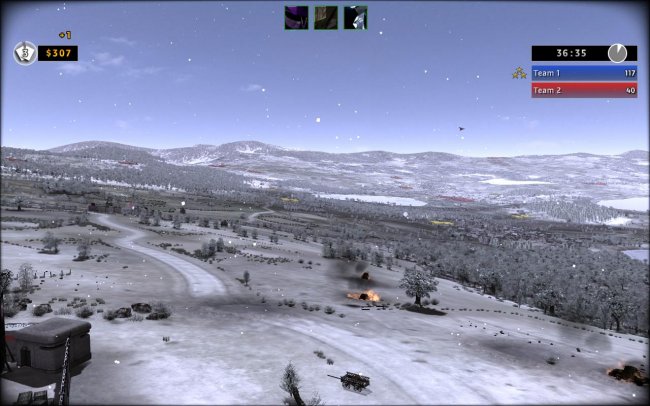Click the Team 1 score row

[584, 73]
